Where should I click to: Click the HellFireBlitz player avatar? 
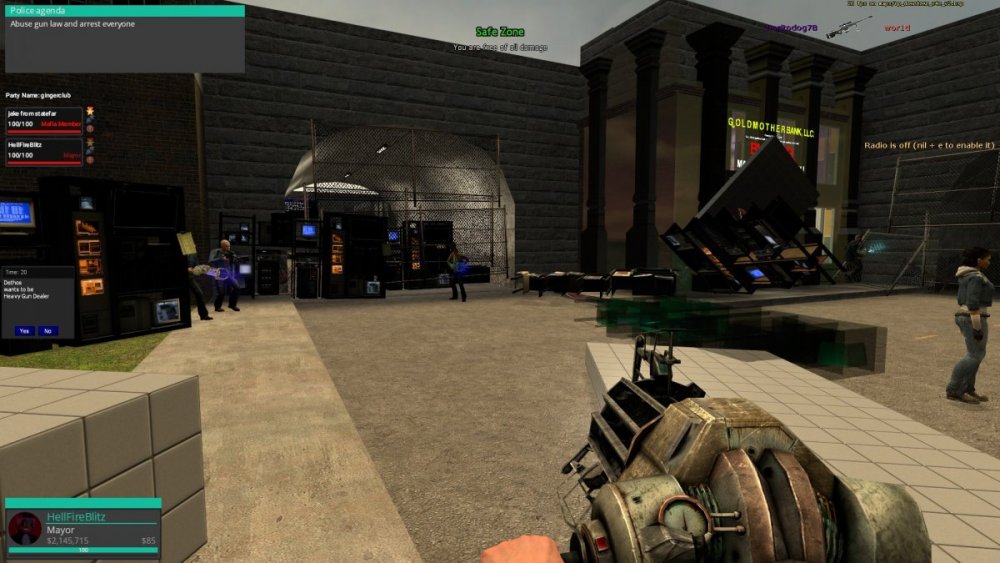point(25,528)
